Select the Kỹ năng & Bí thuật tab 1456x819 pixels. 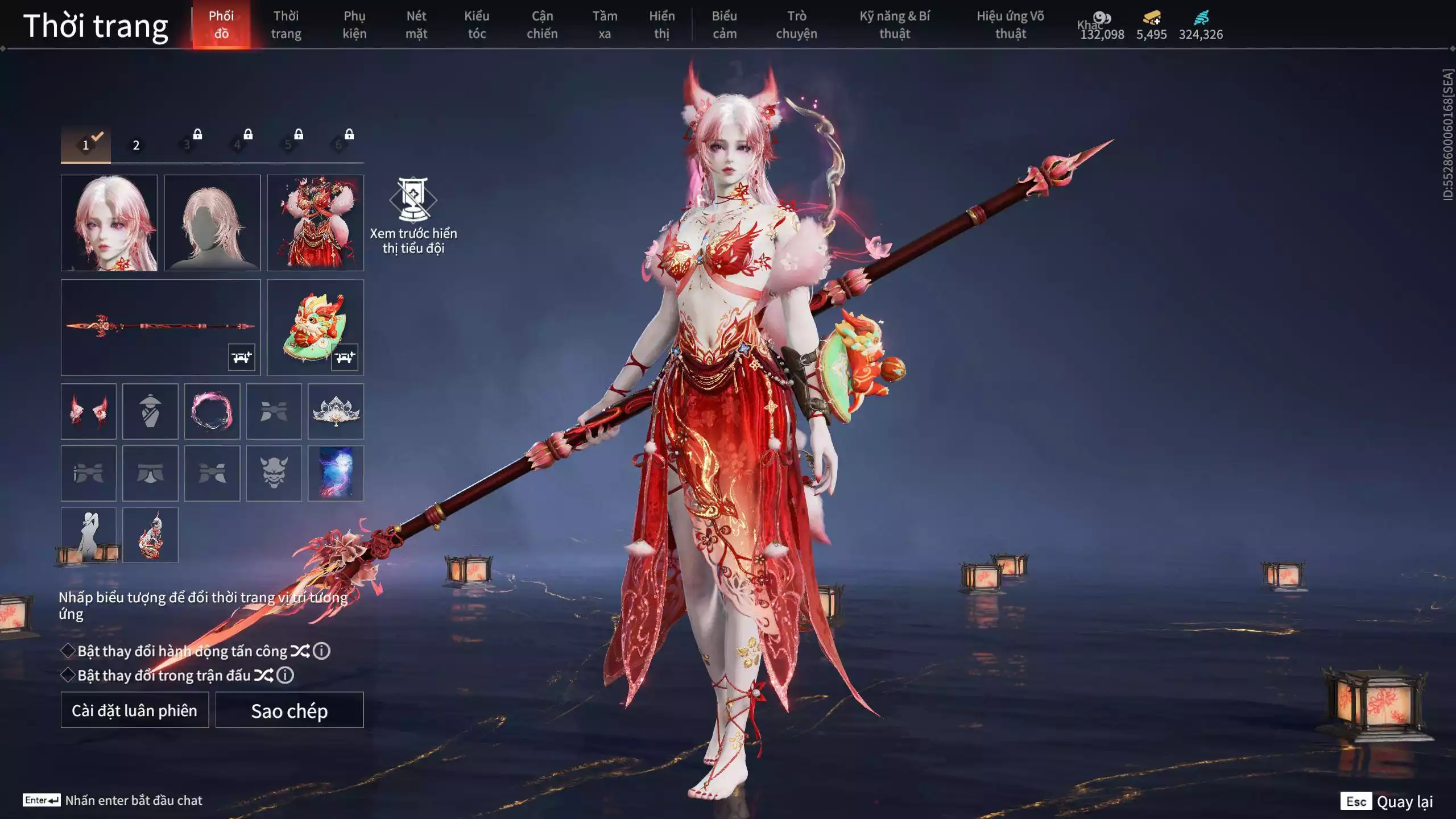pos(895,25)
